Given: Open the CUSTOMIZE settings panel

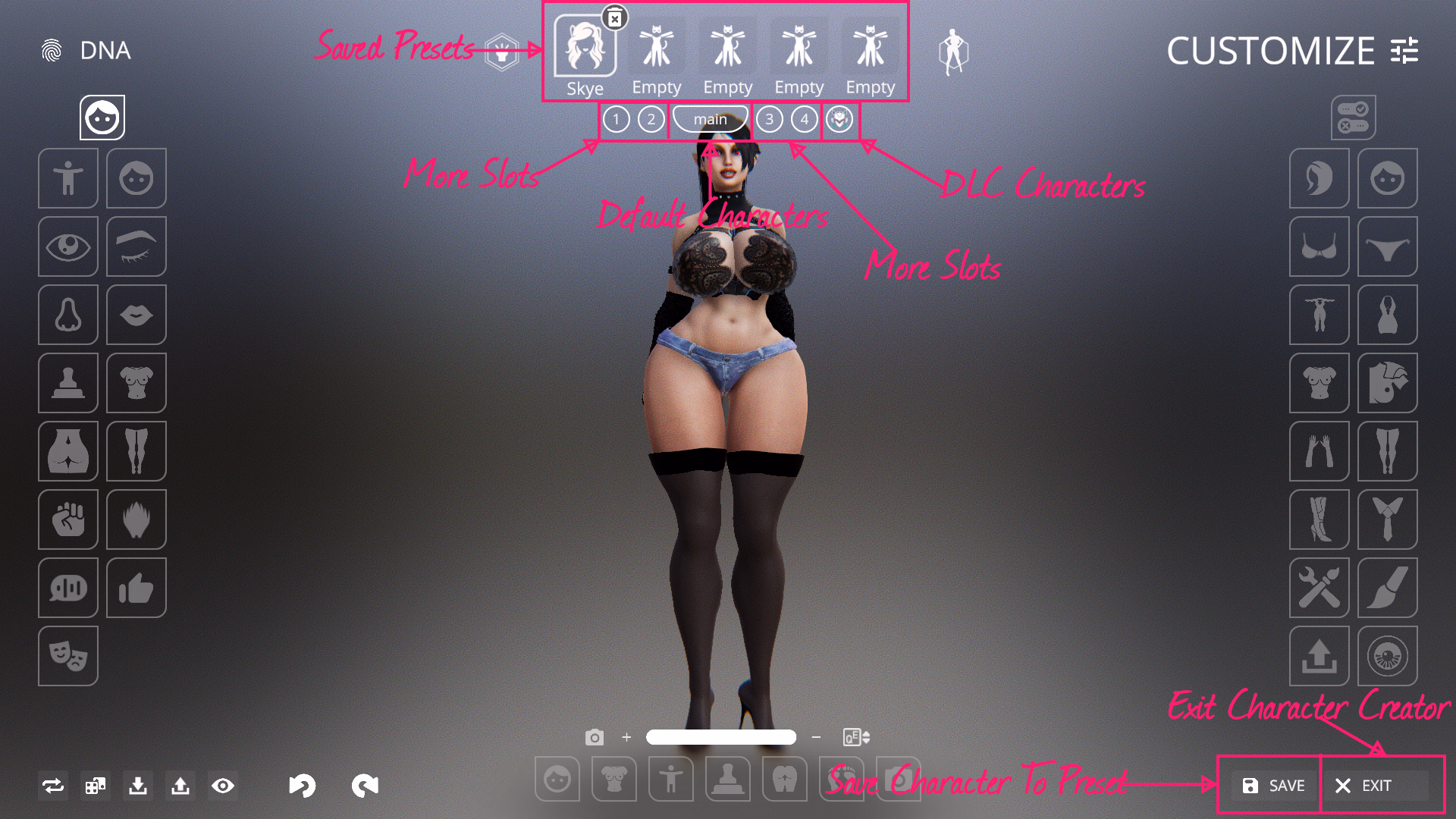Looking at the screenshot, I should 1292,51.
